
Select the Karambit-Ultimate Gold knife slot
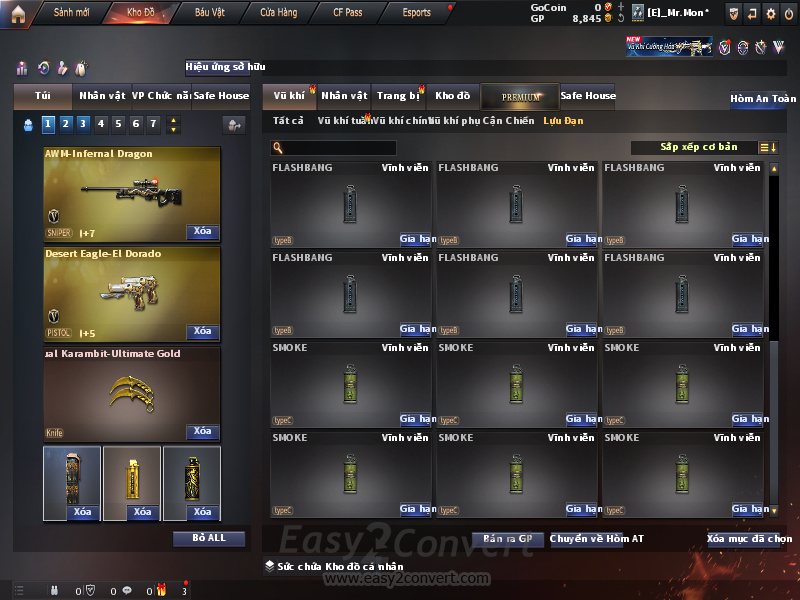tap(132, 394)
